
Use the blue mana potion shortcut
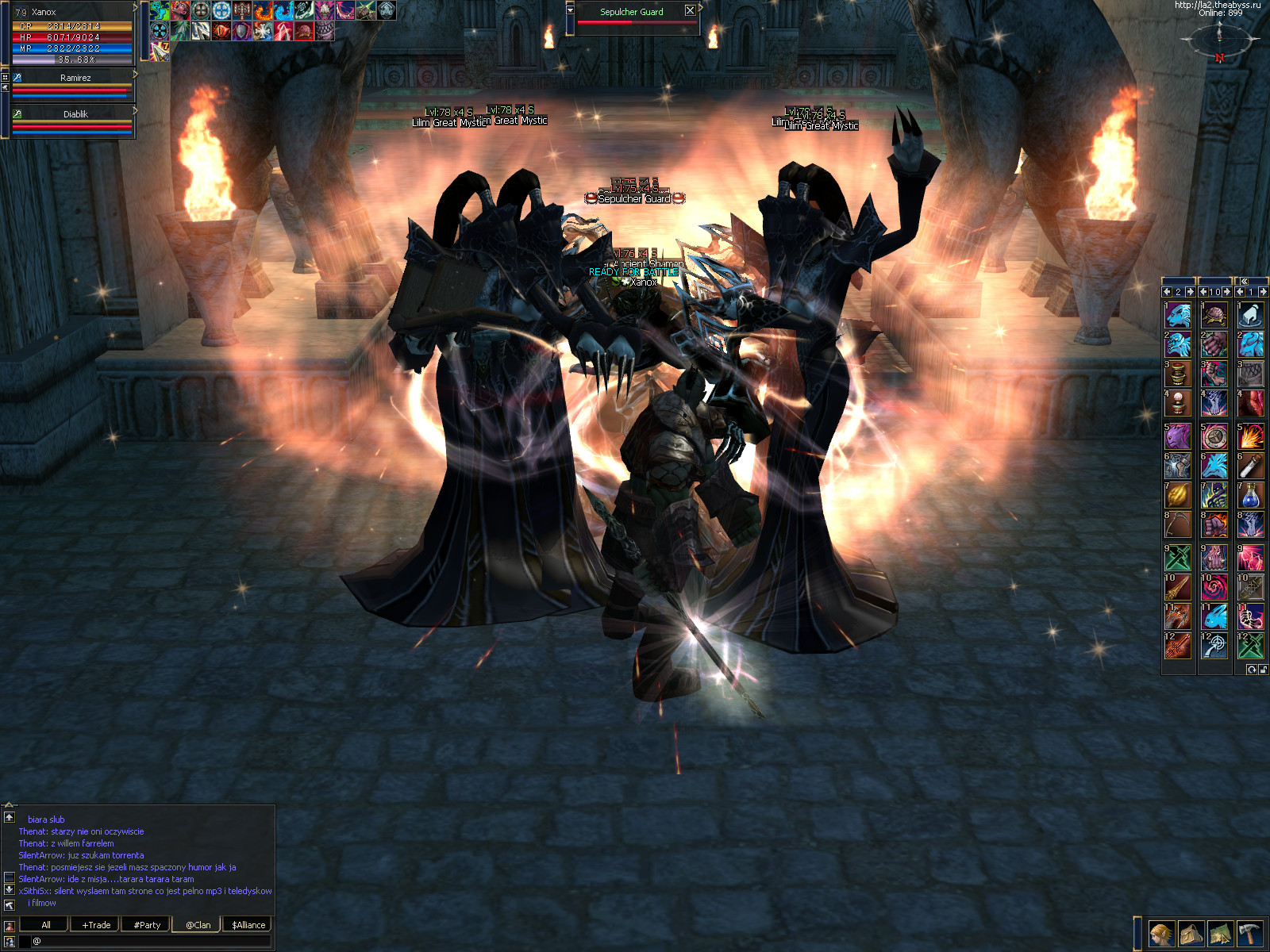pos(1250,496)
